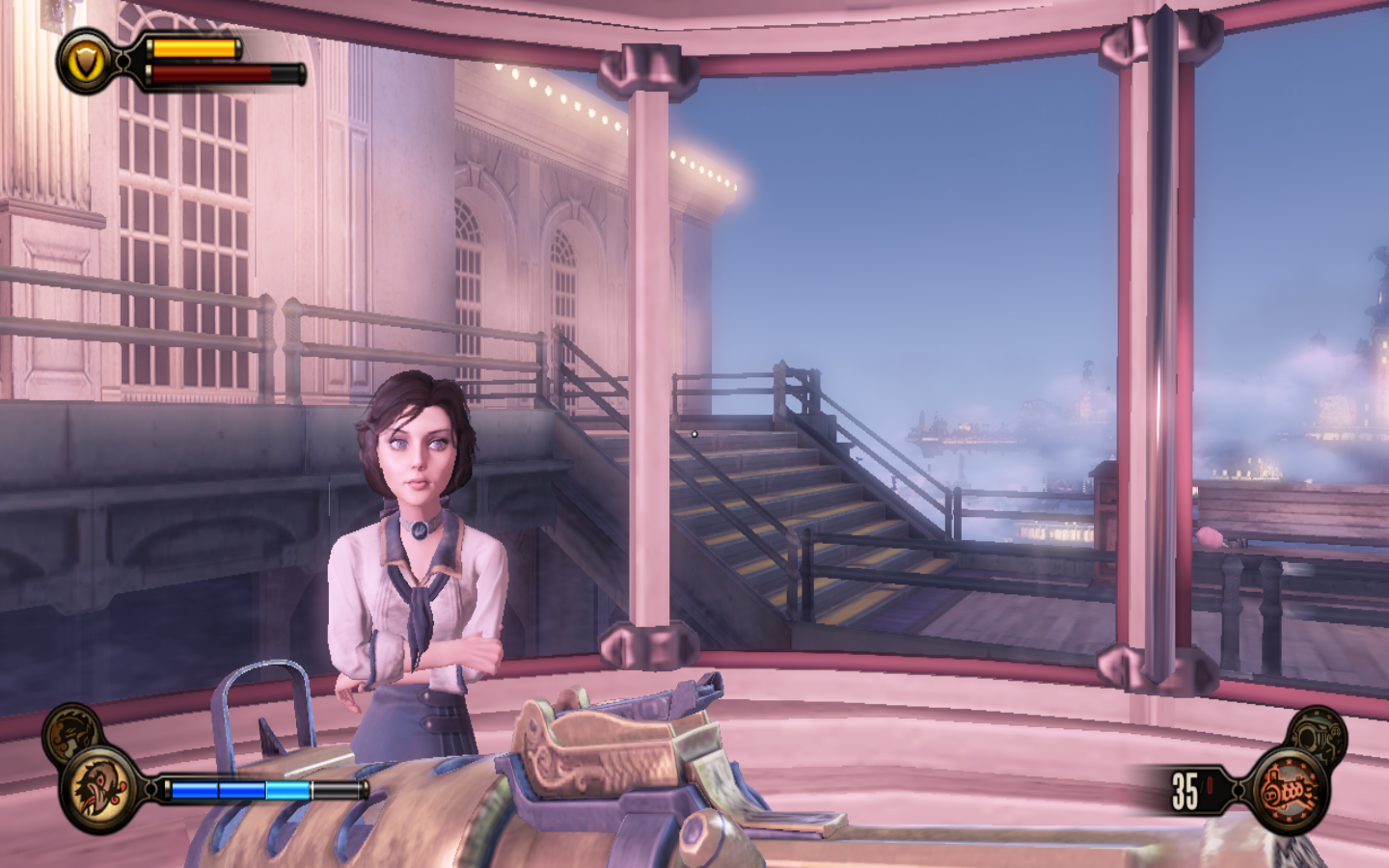Click the red ammo reserve indicator beside 35

point(1210,783)
